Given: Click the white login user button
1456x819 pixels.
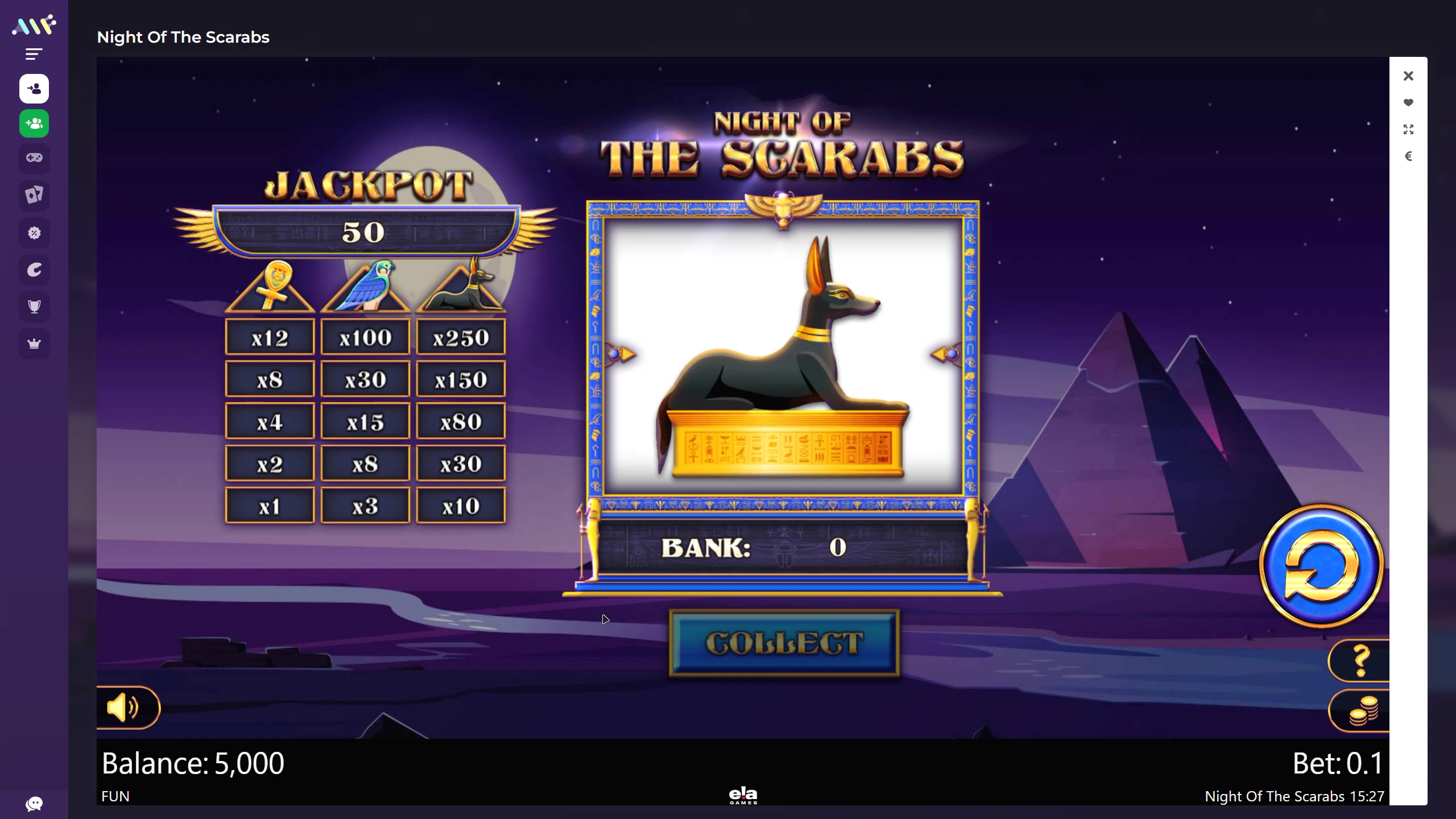Looking at the screenshot, I should (34, 89).
